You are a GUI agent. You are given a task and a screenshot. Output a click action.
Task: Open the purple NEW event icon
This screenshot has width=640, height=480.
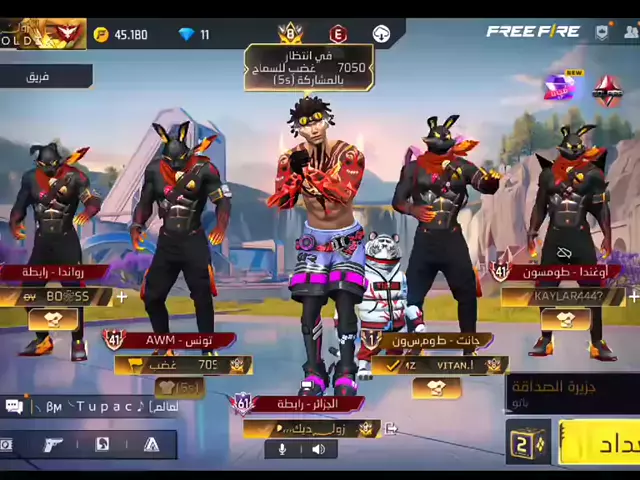pyautogui.click(x=561, y=88)
